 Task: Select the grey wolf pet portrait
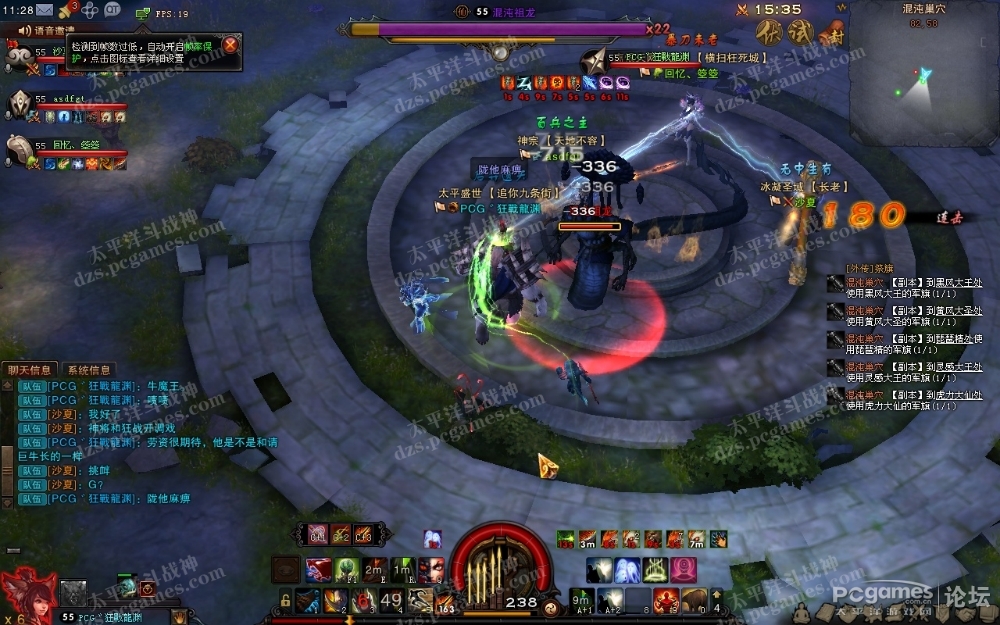72,593
